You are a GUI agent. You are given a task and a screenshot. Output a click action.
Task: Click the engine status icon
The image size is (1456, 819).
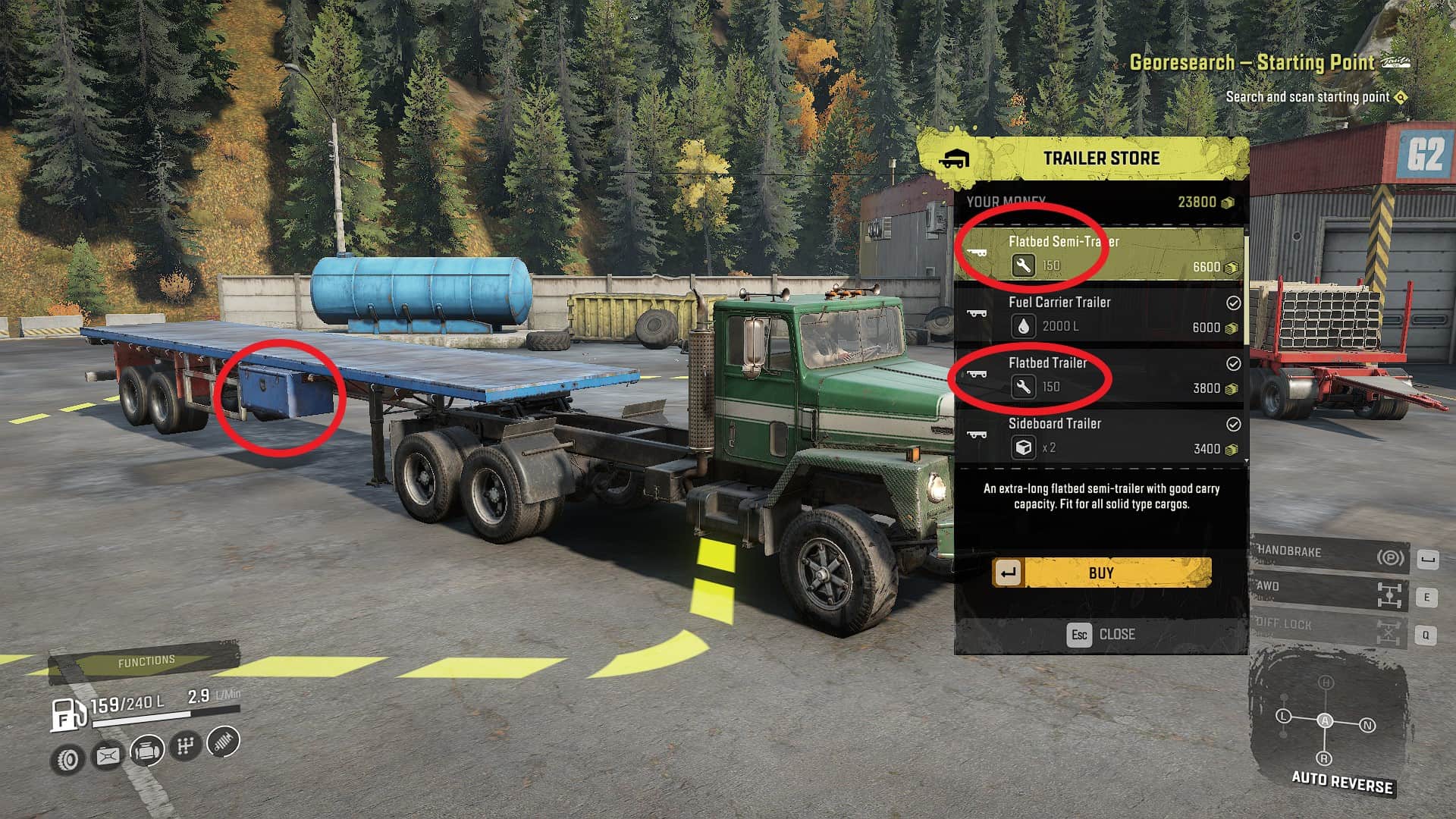147,752
